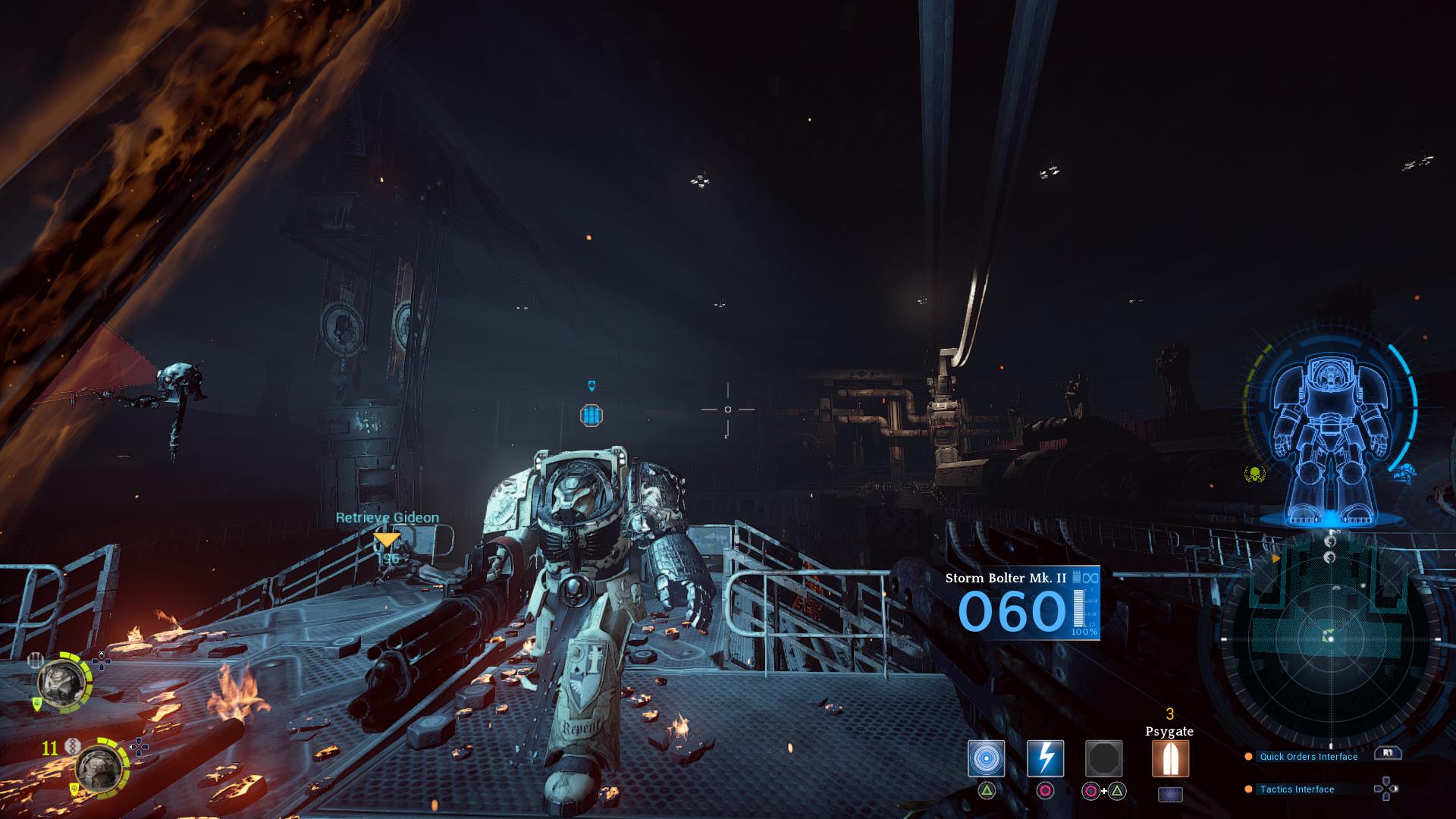Open the Tactics Interface
Viewport: 1456px width, 819px height.
pos(1297,789)
